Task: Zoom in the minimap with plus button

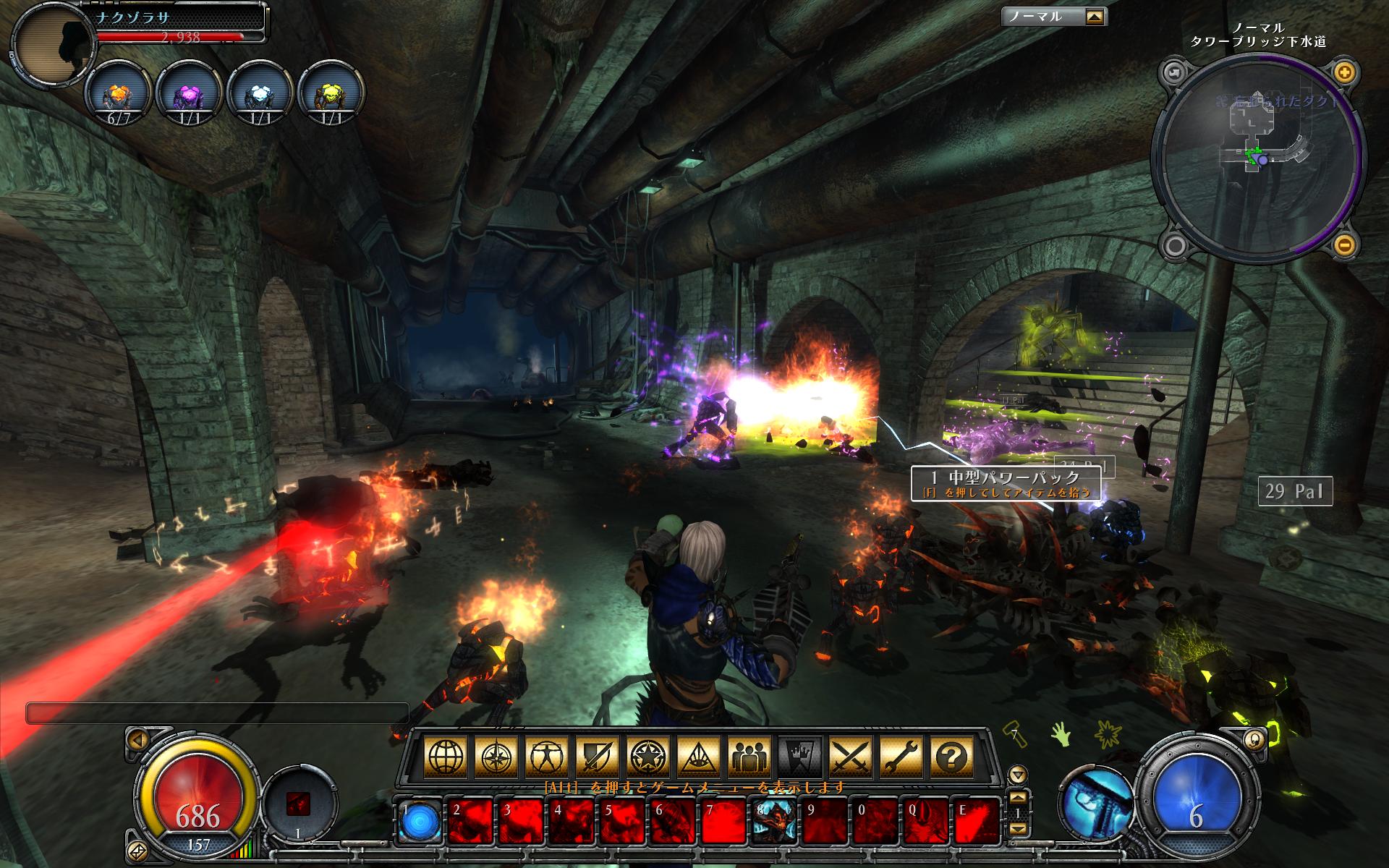Action: pyautogui.click(x=1344, y=72)
